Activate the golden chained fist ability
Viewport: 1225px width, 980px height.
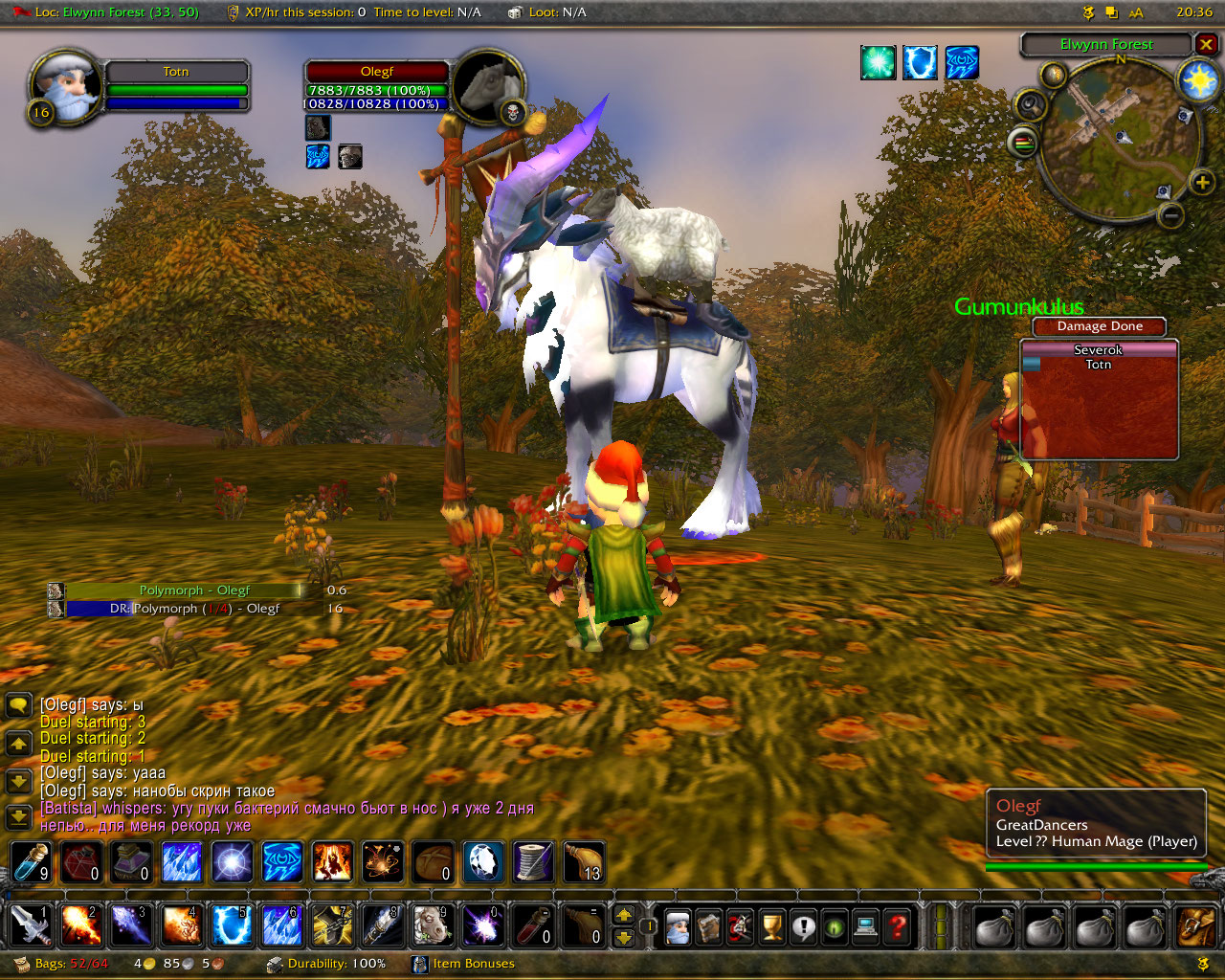[x=331, y=925]
